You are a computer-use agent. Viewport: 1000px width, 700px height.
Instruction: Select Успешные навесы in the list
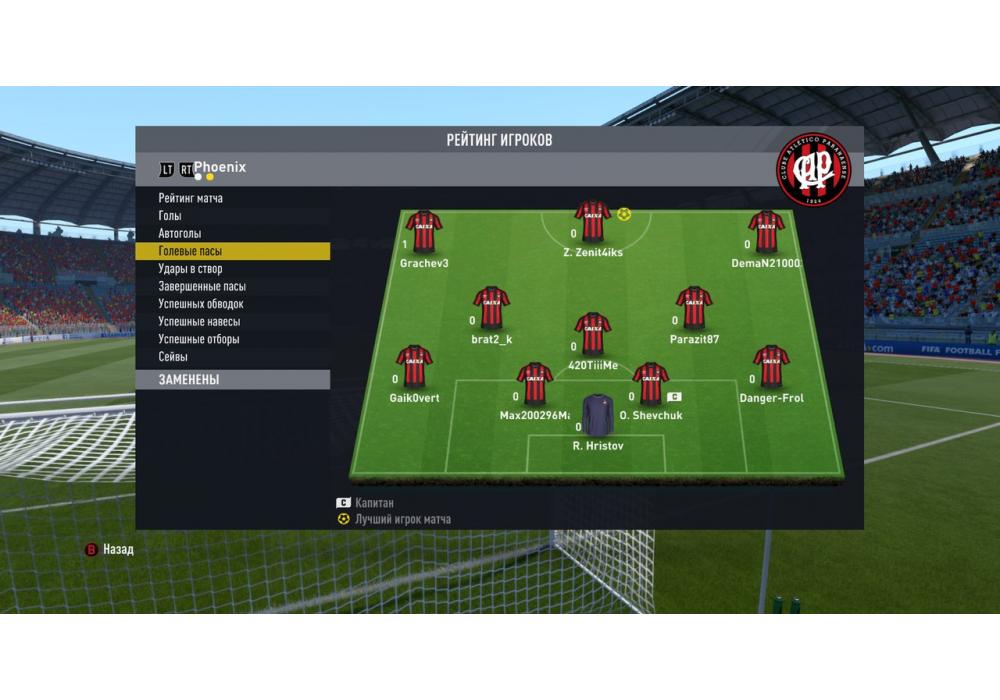(198, 321)
